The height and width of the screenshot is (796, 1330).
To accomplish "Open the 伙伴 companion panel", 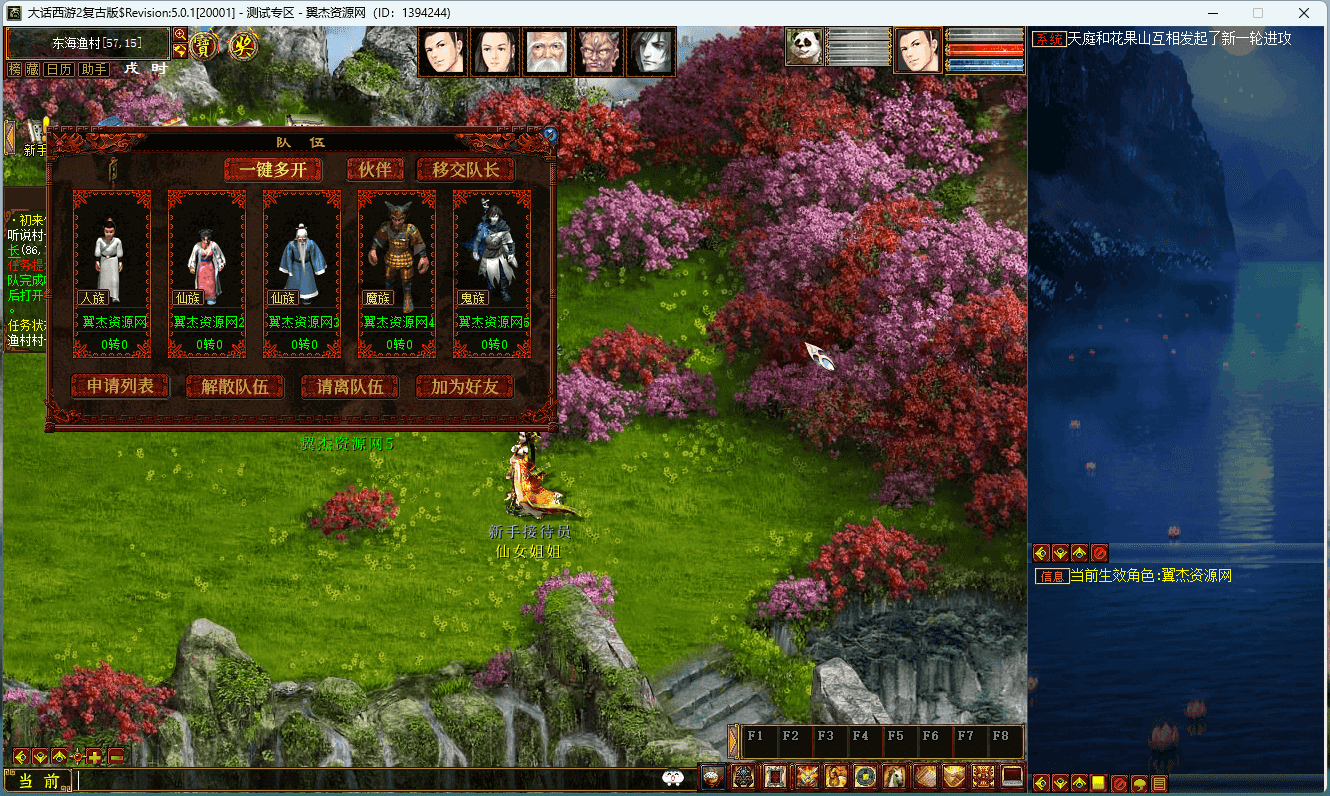I will pos(375,170).
